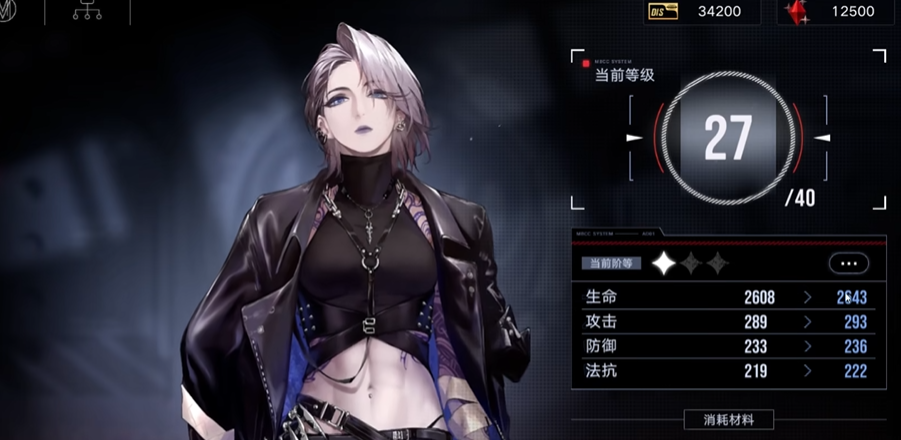Screen dimensions: 901x440
Task: Open the hierarchy tree icon in top bar
Action: point(87,12)
